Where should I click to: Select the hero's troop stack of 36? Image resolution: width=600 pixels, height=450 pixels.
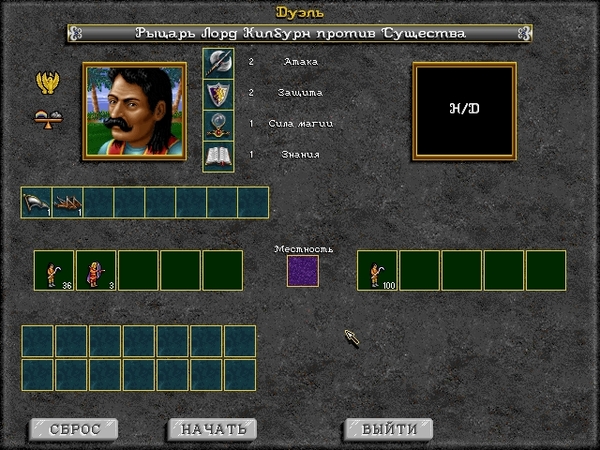pyautogui.click(x=54, y=271)
